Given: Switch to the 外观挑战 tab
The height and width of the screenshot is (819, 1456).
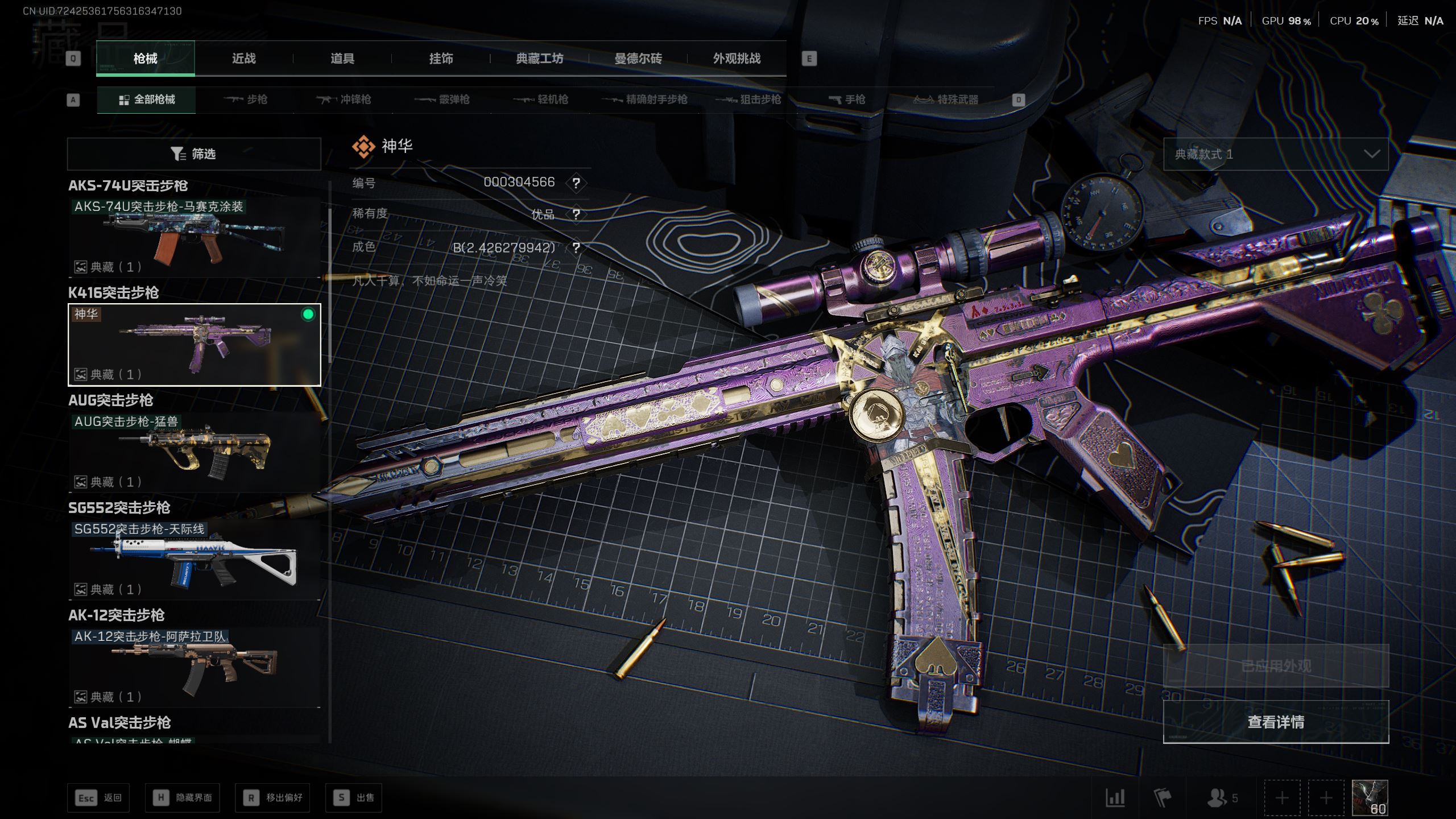Looking at the screenshot, I should pos(737,59).
